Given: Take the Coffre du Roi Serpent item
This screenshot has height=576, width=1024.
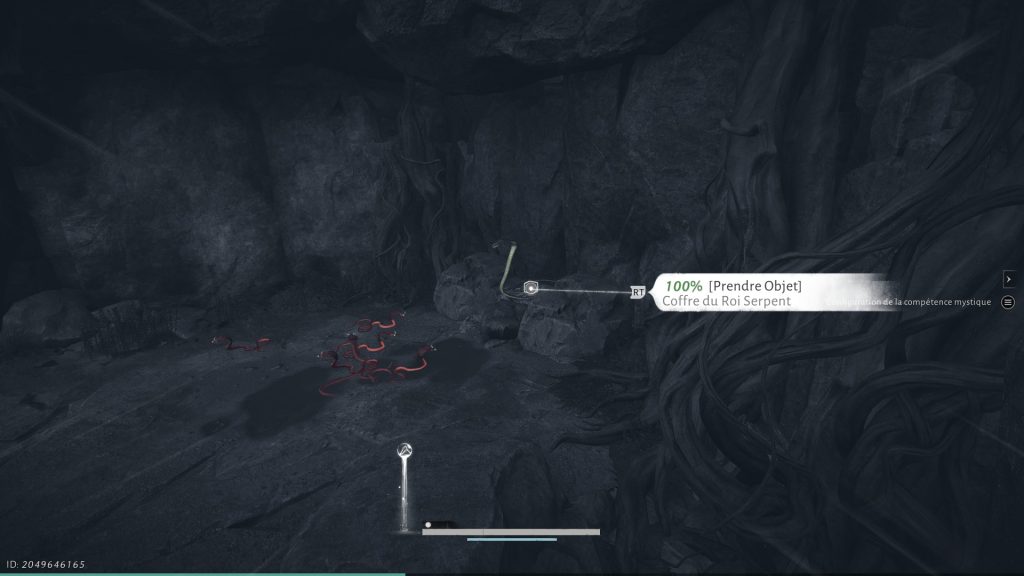Looking at the screenshot, I should [754, 286].
